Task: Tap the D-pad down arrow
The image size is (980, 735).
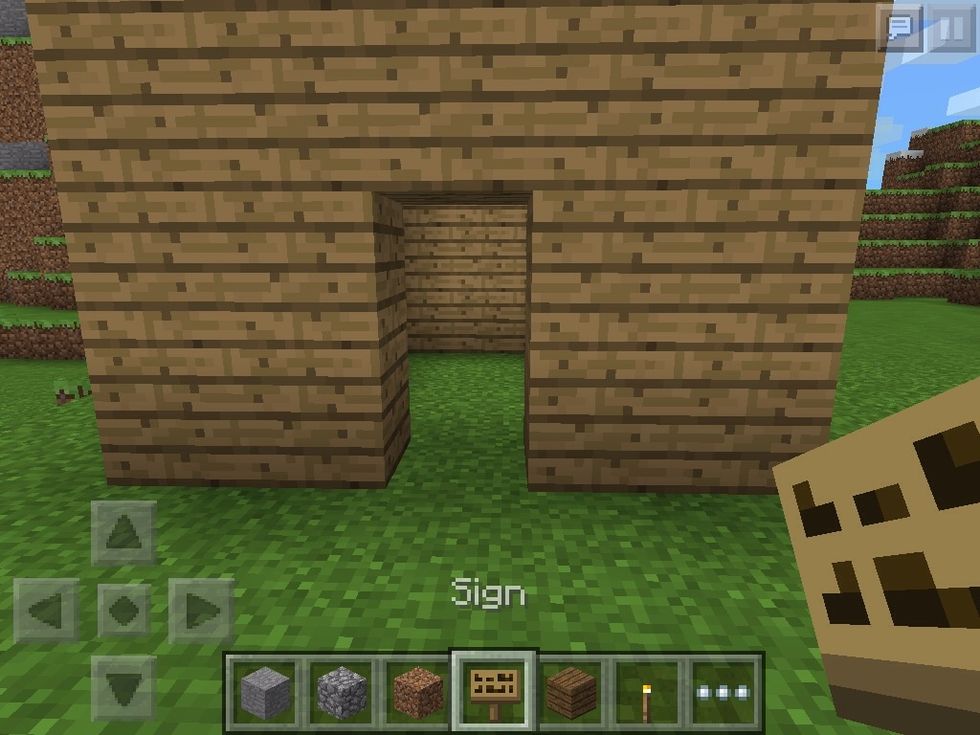Action: click(124, 686)
